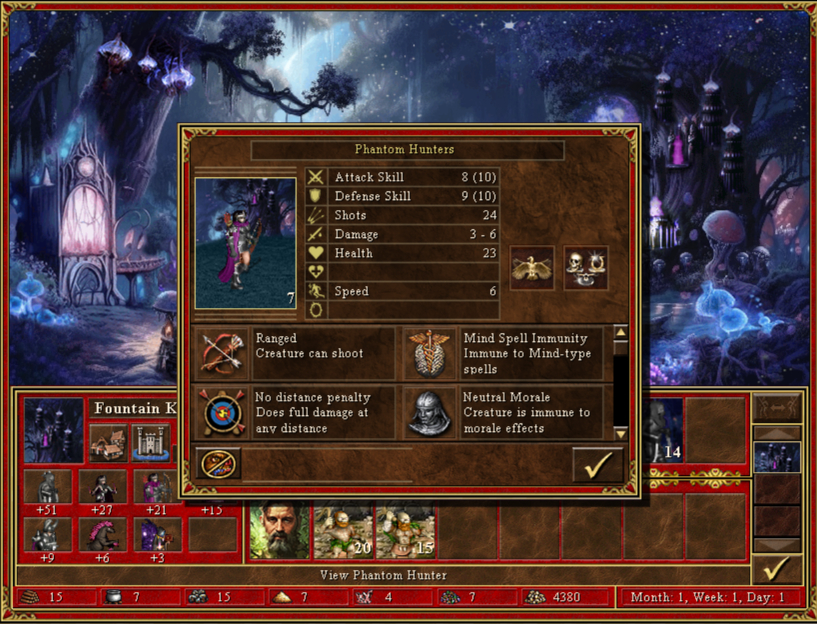The image size is (817, 624).
Task: Select the town thumbnail in the town list
Action: (x=776, y=457)
